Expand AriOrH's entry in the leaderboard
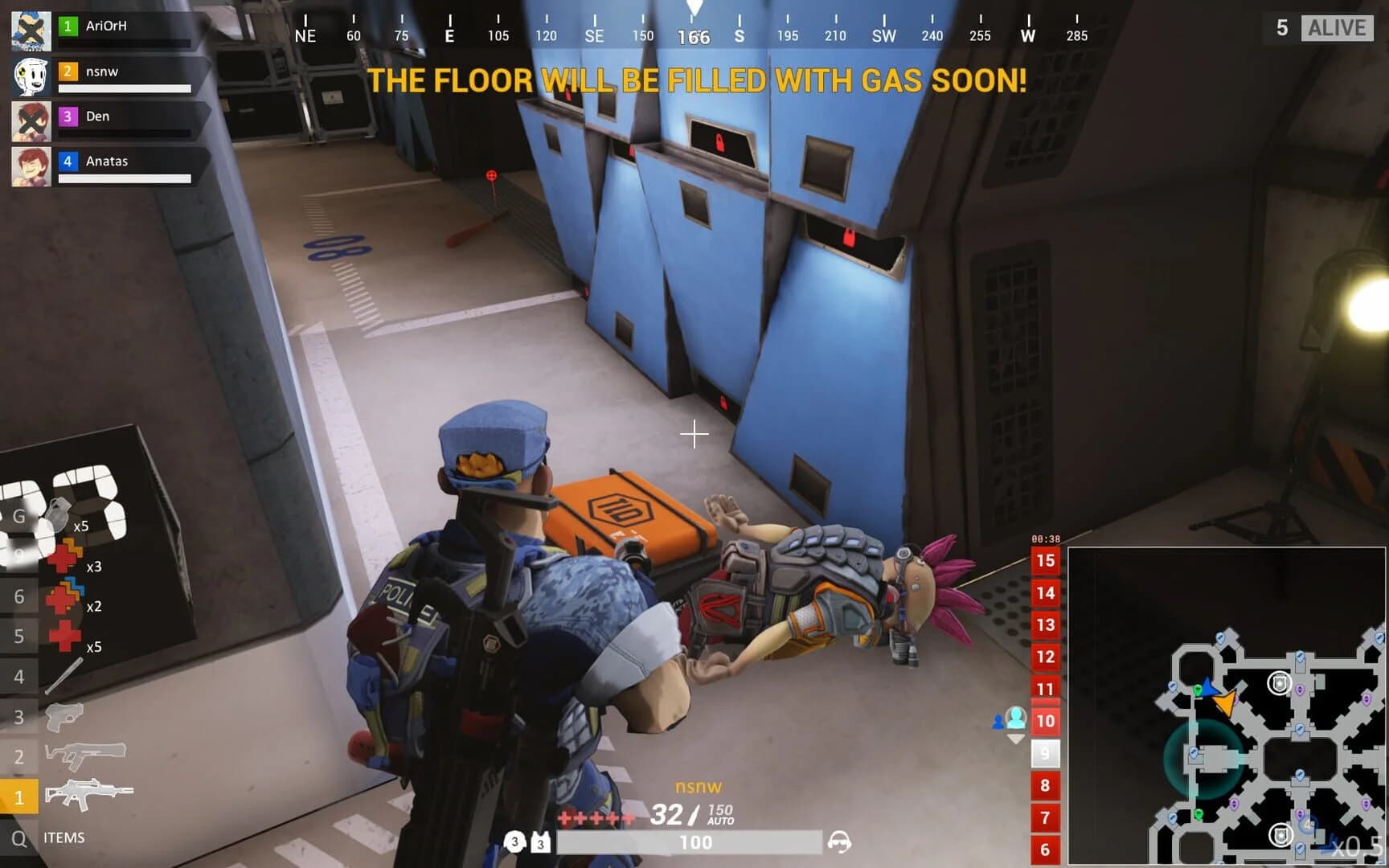This screenshot has width=1389, height=868. 113,26
